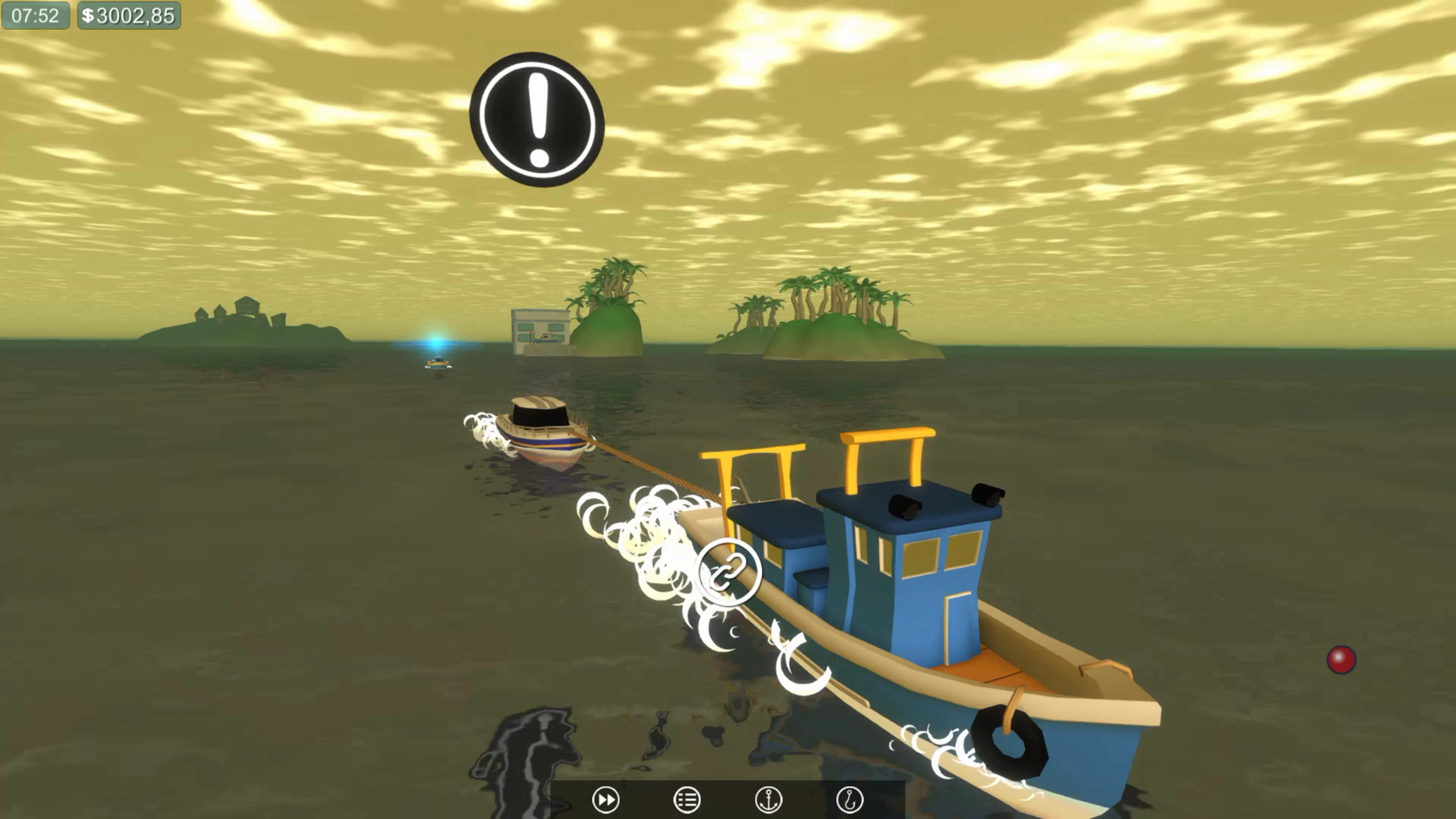
Task: Toggle the anchor to stop the boat
Action: click(769, 800)
